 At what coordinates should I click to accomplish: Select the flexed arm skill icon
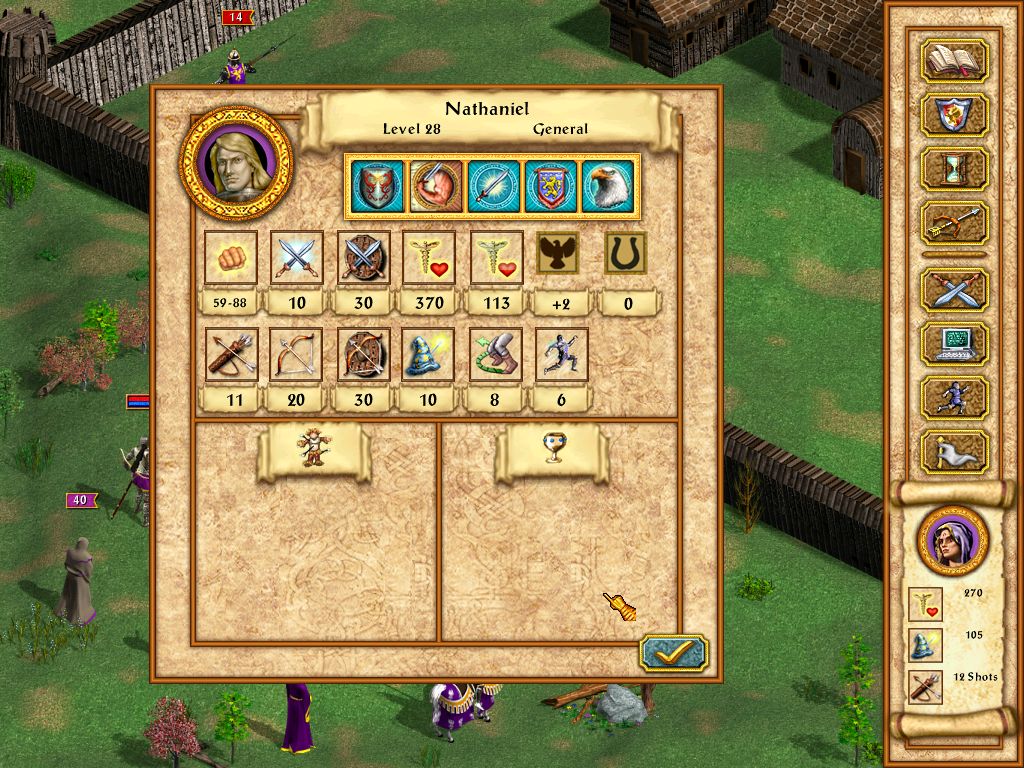click(437, 186)
